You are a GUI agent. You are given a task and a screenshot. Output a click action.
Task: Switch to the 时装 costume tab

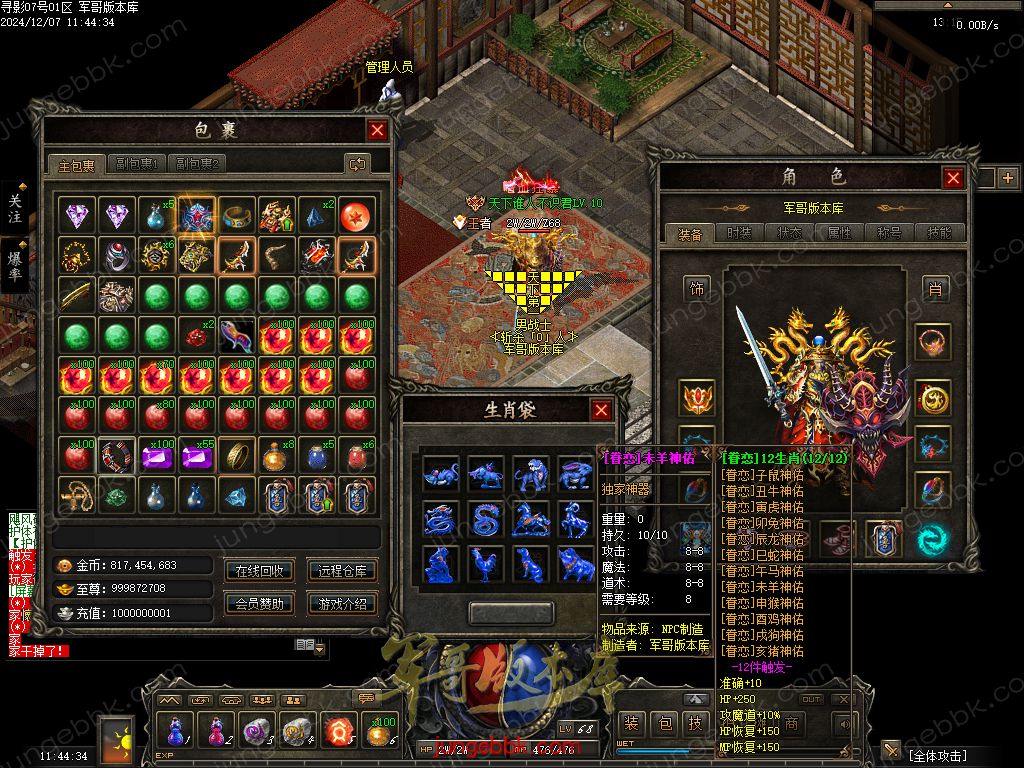pos(739,233)
